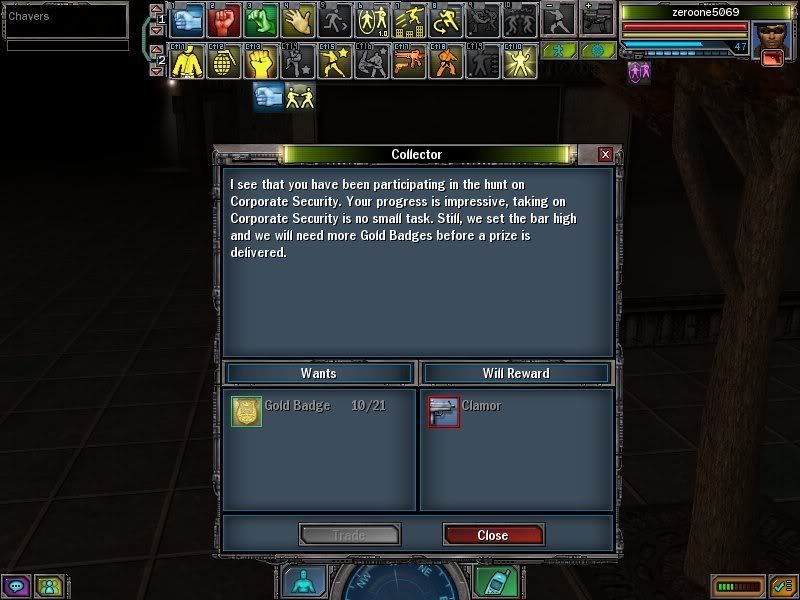Activate the blue fist ability in hotbar one

pos(189,19)
